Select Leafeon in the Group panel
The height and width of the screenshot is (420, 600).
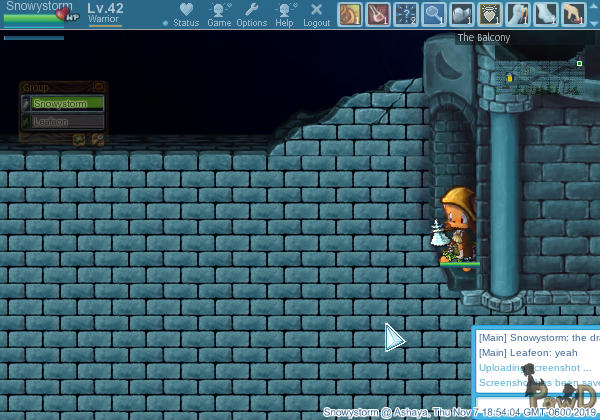(68, 121)
